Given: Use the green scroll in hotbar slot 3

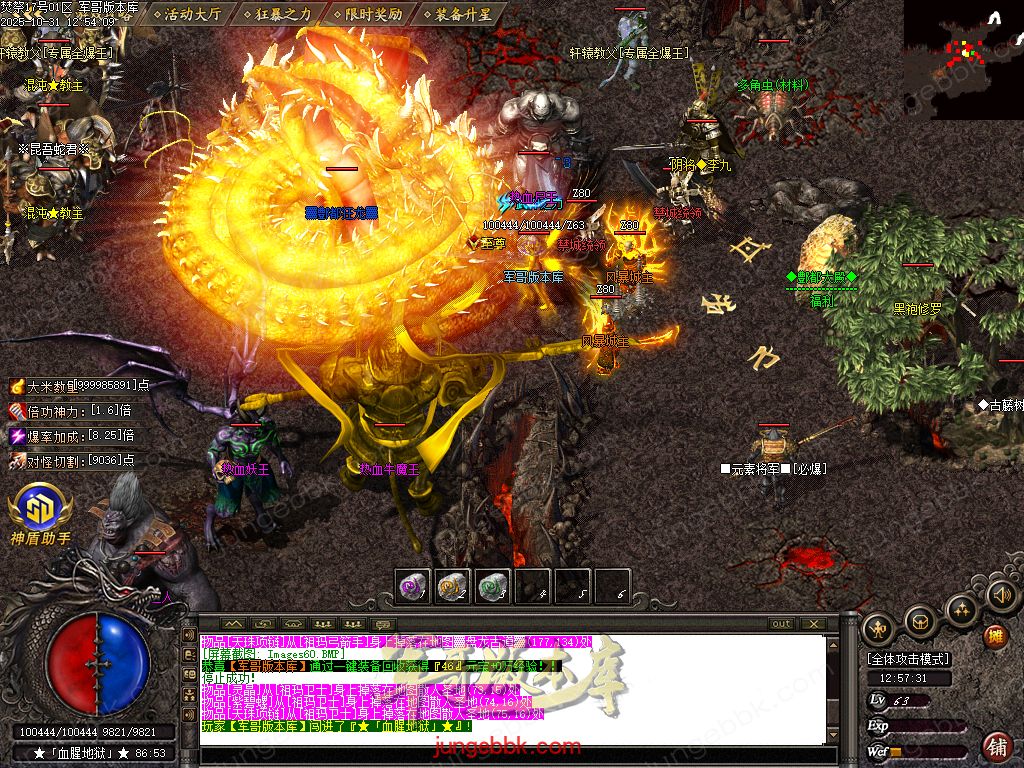Looking at the screenshot, I should [492, 586].
